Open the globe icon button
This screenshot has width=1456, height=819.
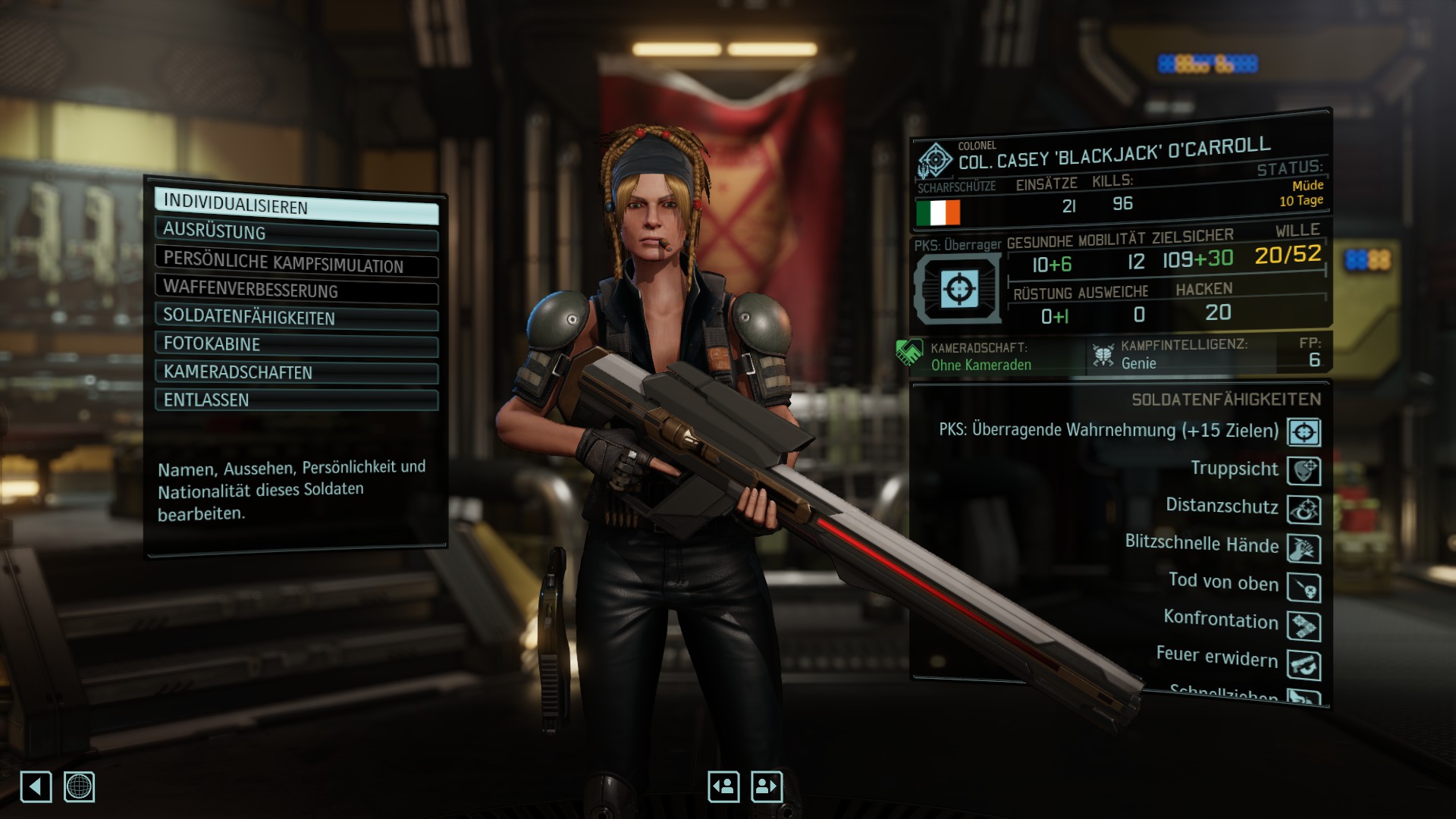(x=79, y=786)
